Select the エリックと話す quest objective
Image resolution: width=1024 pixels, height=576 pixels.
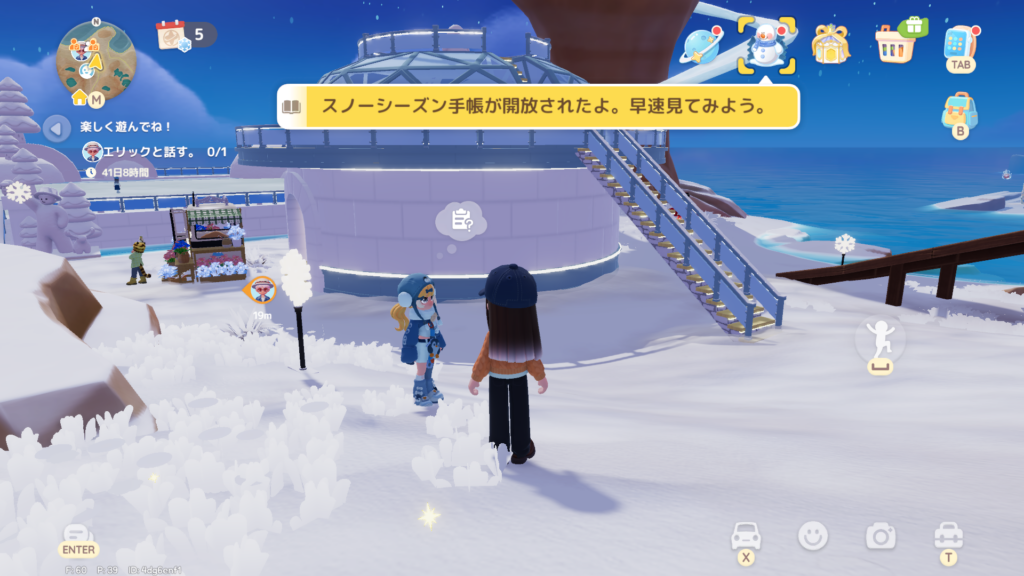click(x=155, y=152)
